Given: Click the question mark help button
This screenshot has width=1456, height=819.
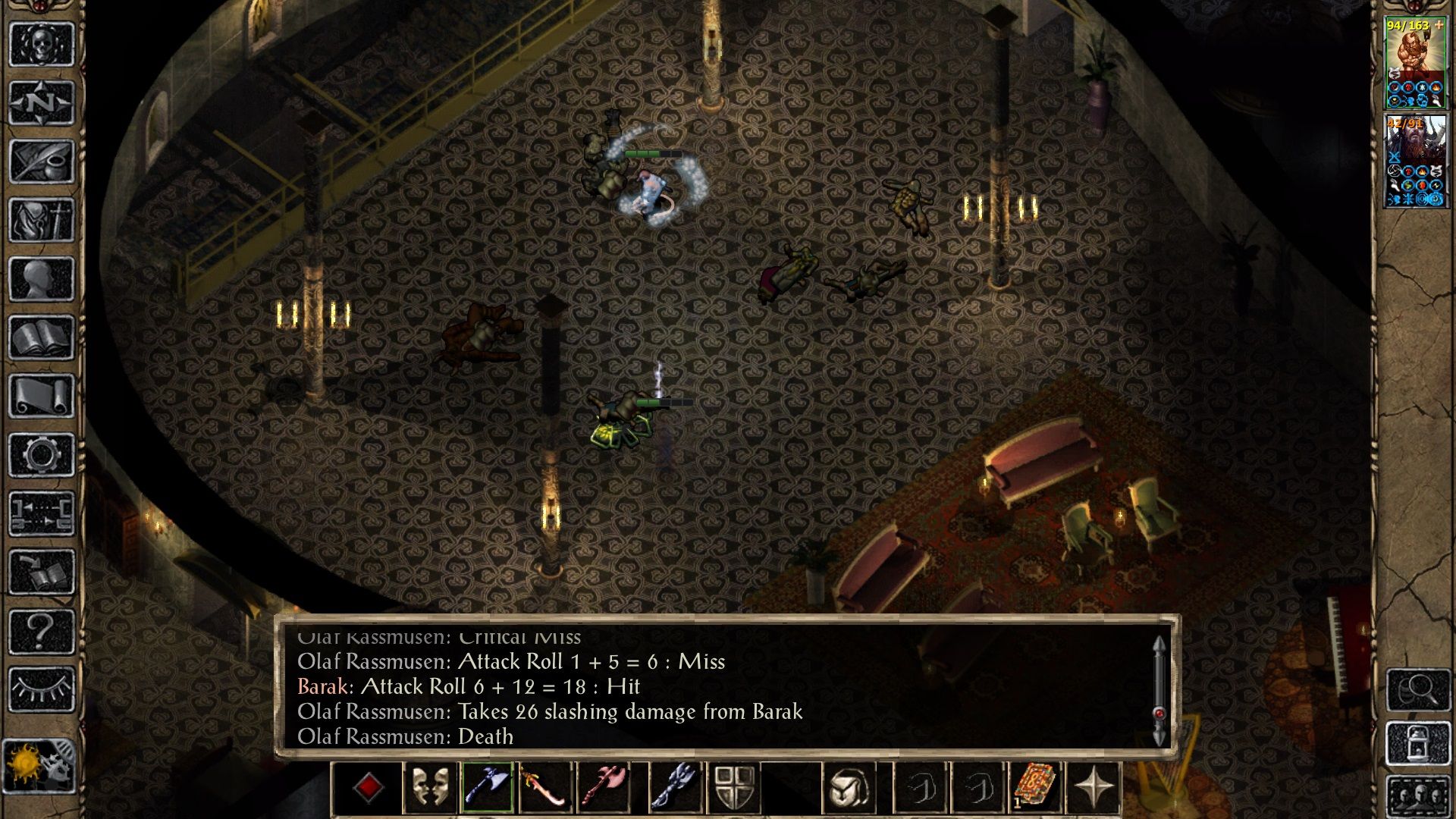Looking at the screenshot, I should click(x=42, y=631).
